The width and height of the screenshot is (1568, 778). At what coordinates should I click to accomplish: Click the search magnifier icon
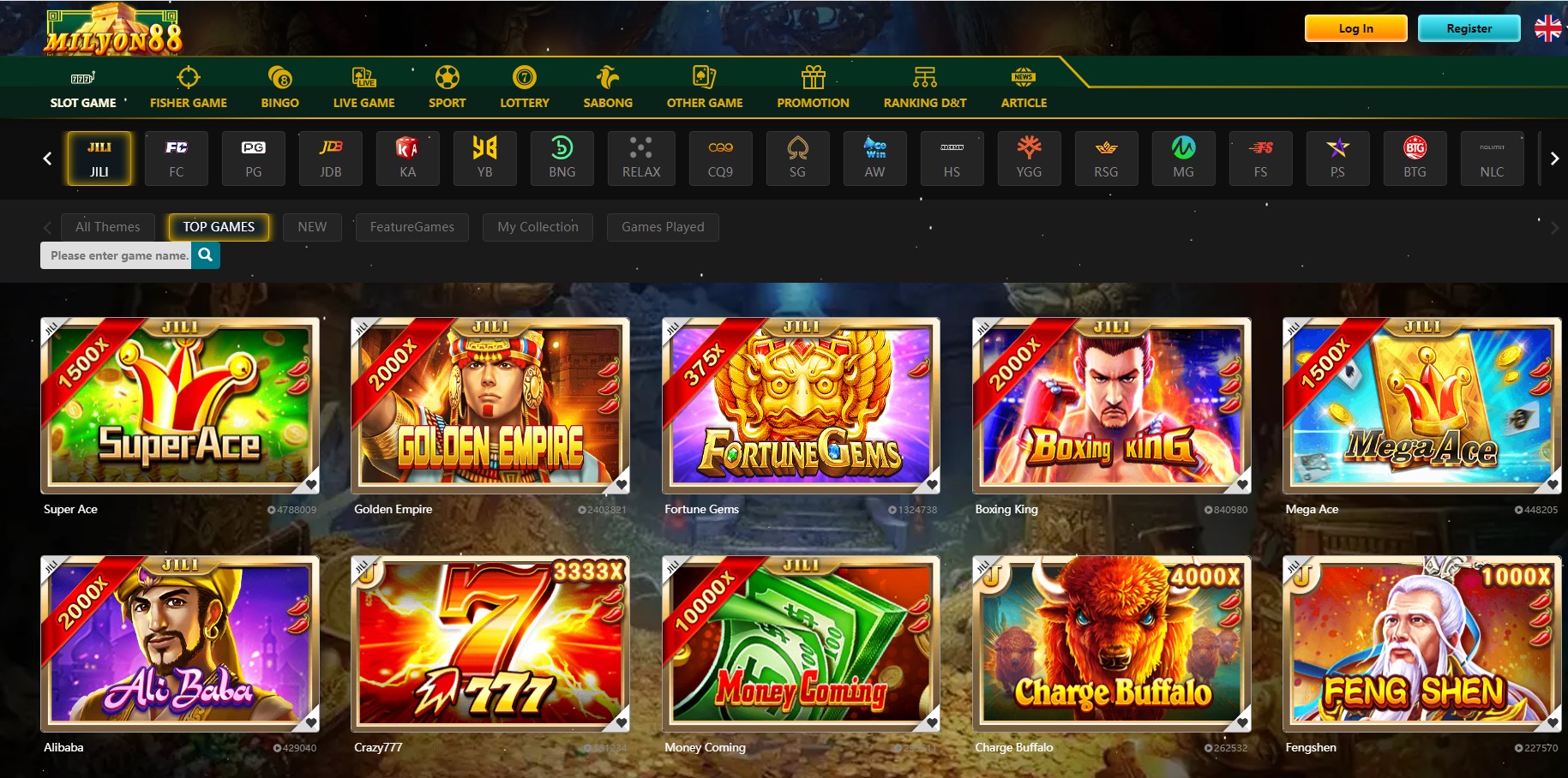tap(205, 254)
